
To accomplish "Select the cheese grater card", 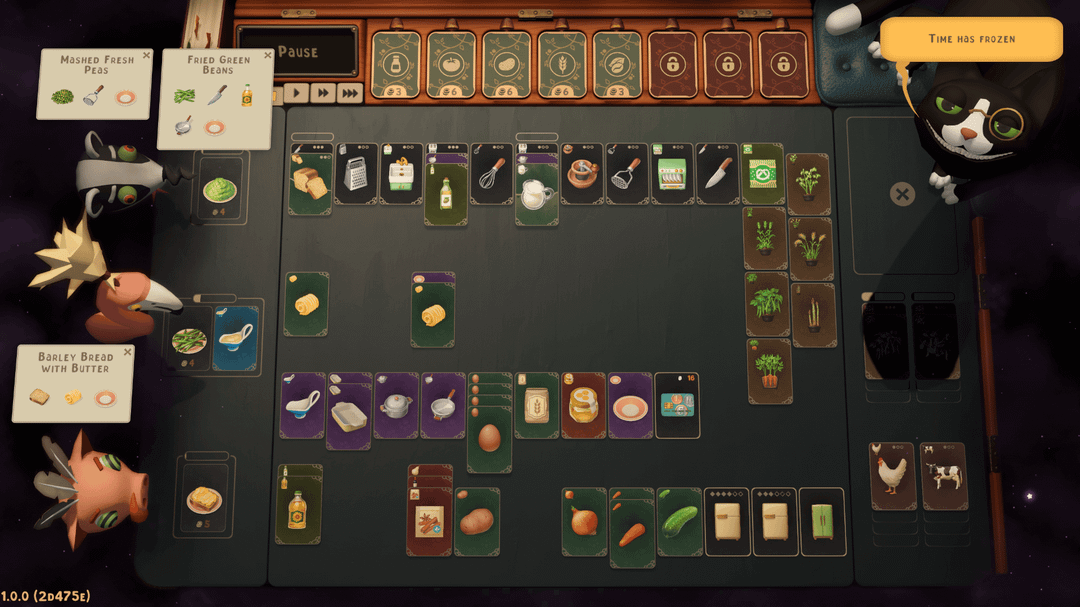I will (356, 175).
